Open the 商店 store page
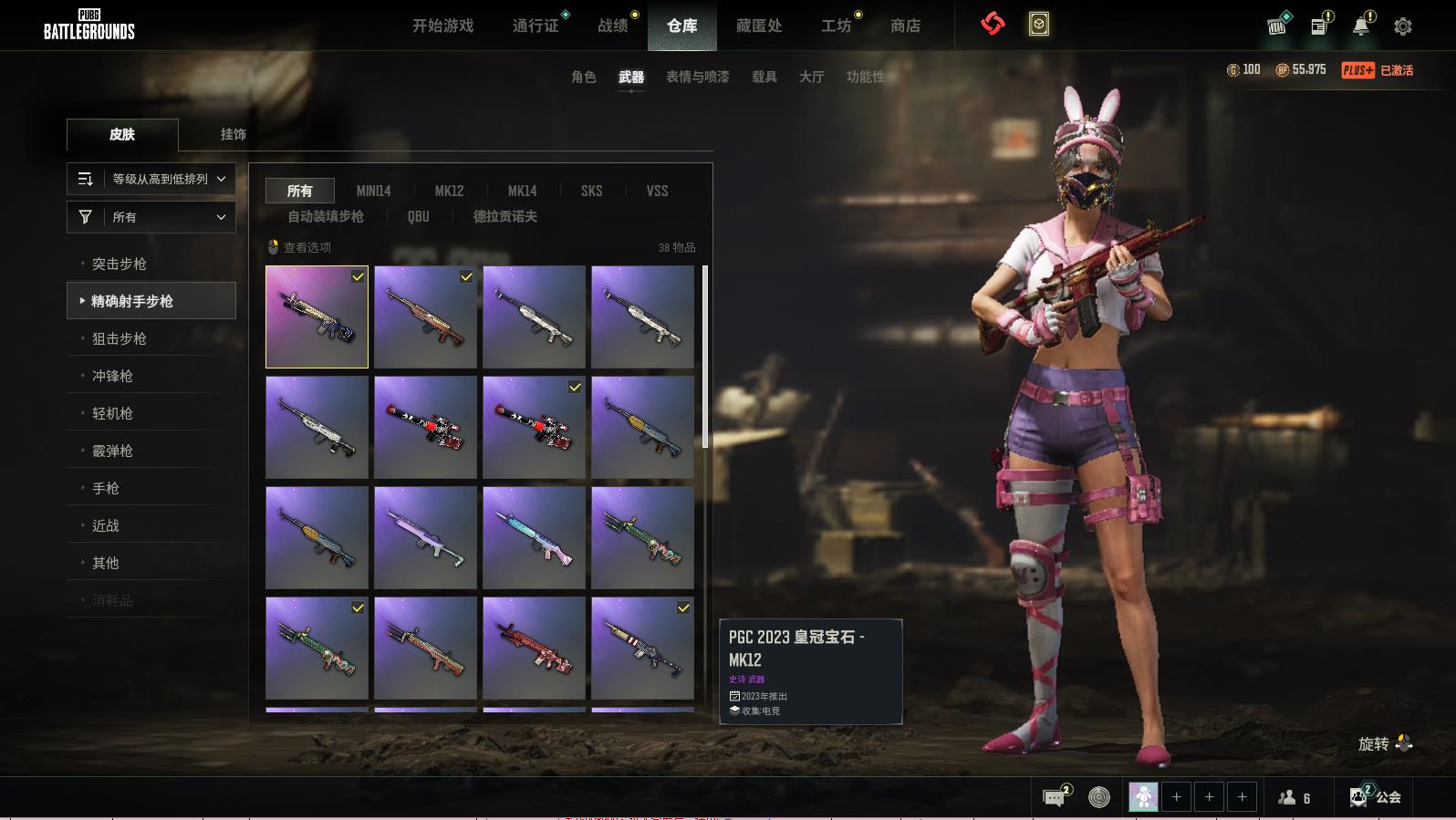This screenshot has width=1456, height=820. 905,26
